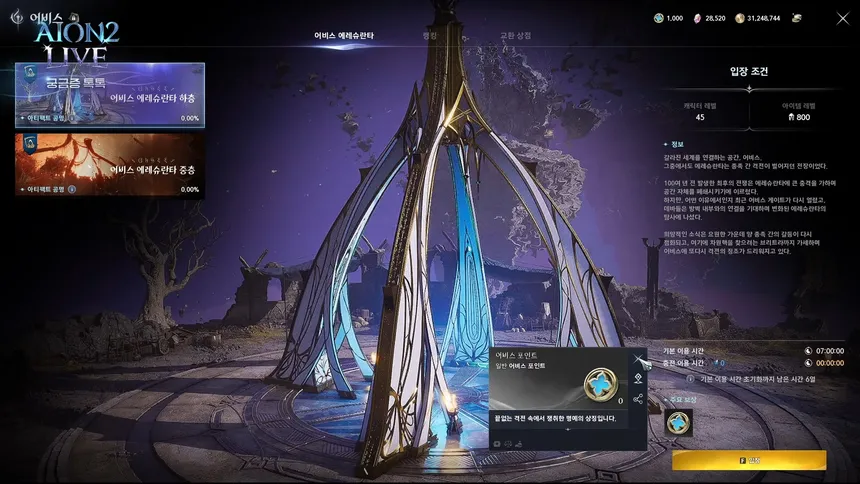Viewport: 860px width, 484px height.
Task: Close the Abyss screen with the X
Action: coord(842,18)
